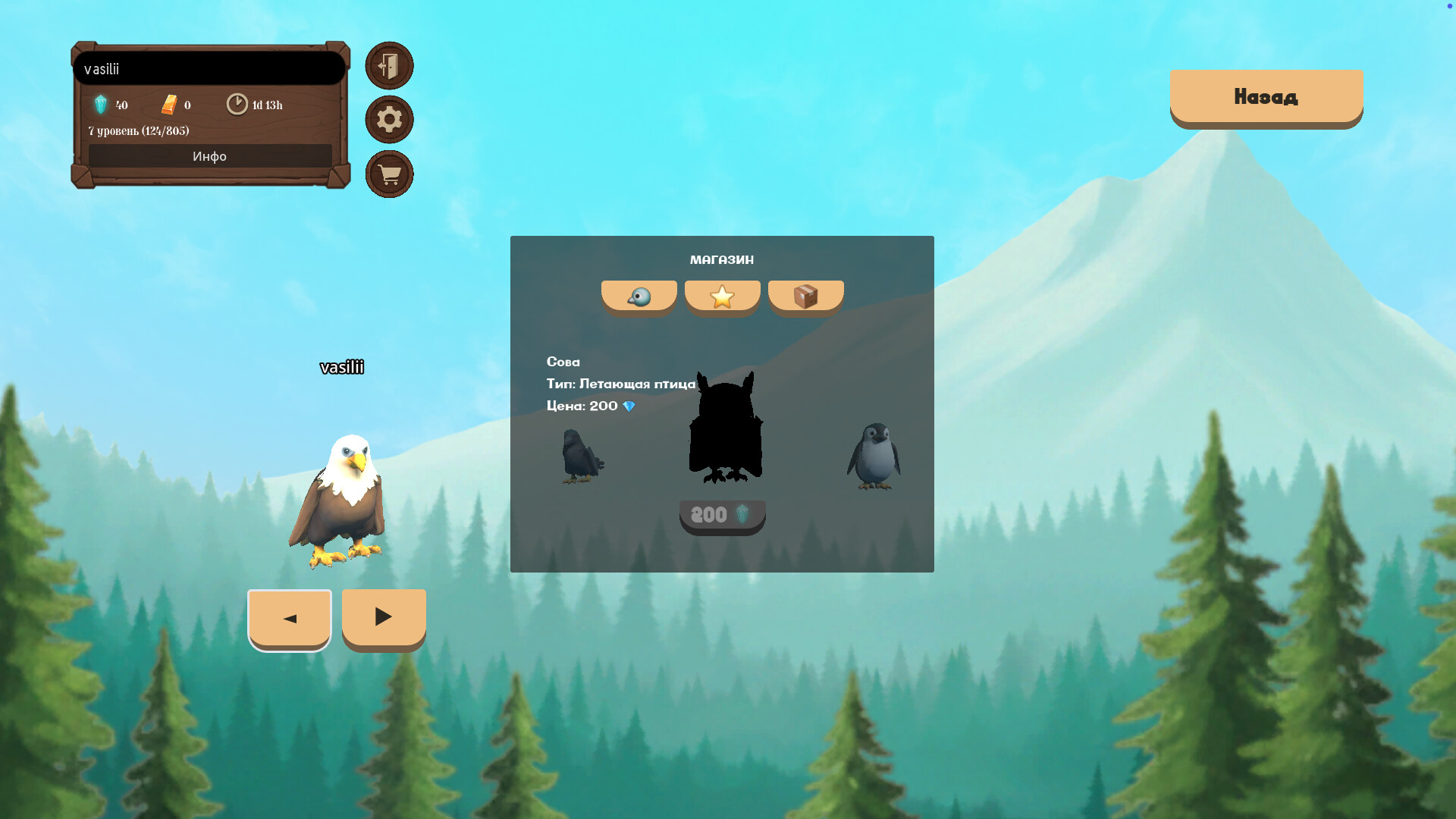Switch to the star category tab

click(x=722, y=296)
